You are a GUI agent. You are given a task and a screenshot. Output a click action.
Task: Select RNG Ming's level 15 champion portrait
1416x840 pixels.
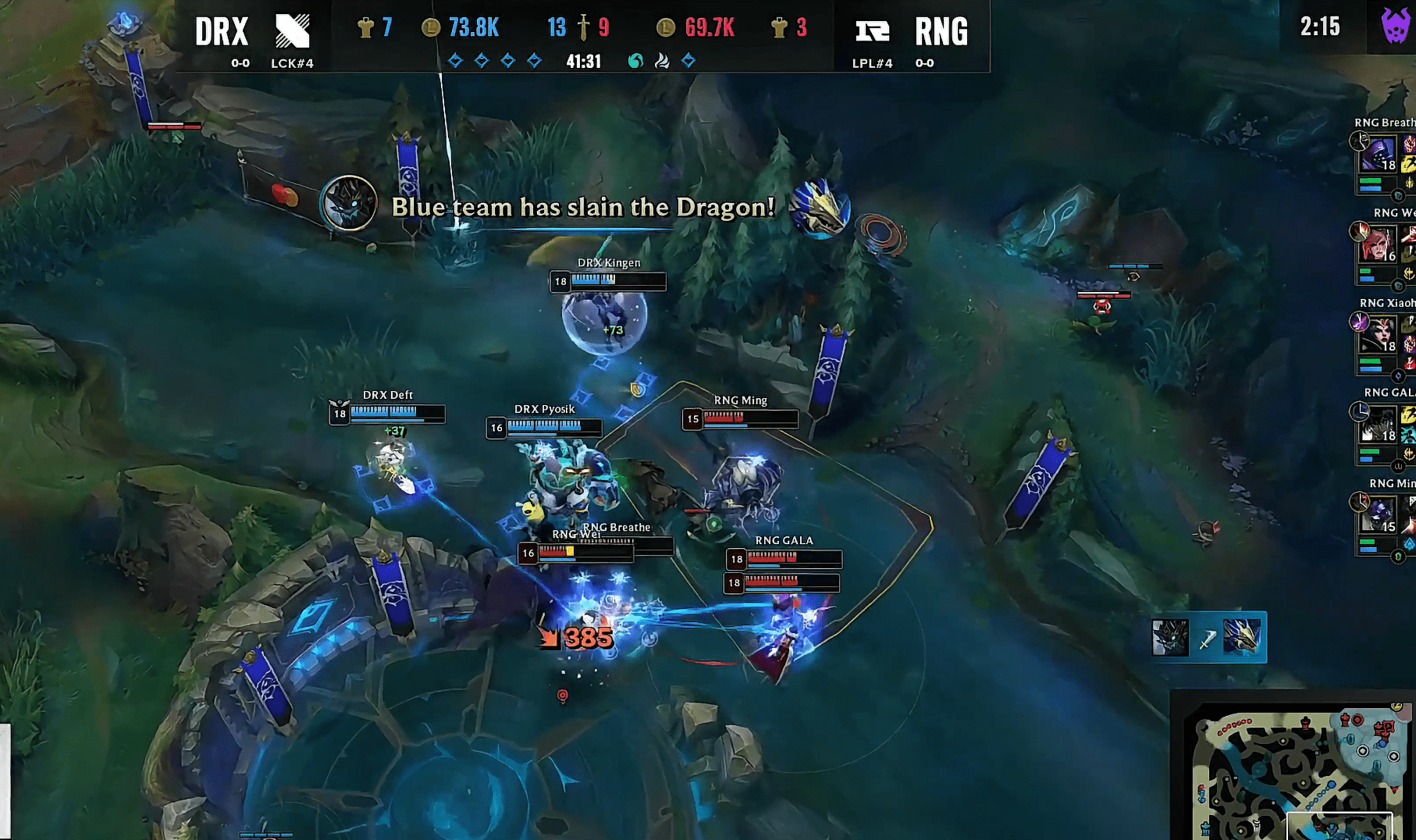point(1379,515)
